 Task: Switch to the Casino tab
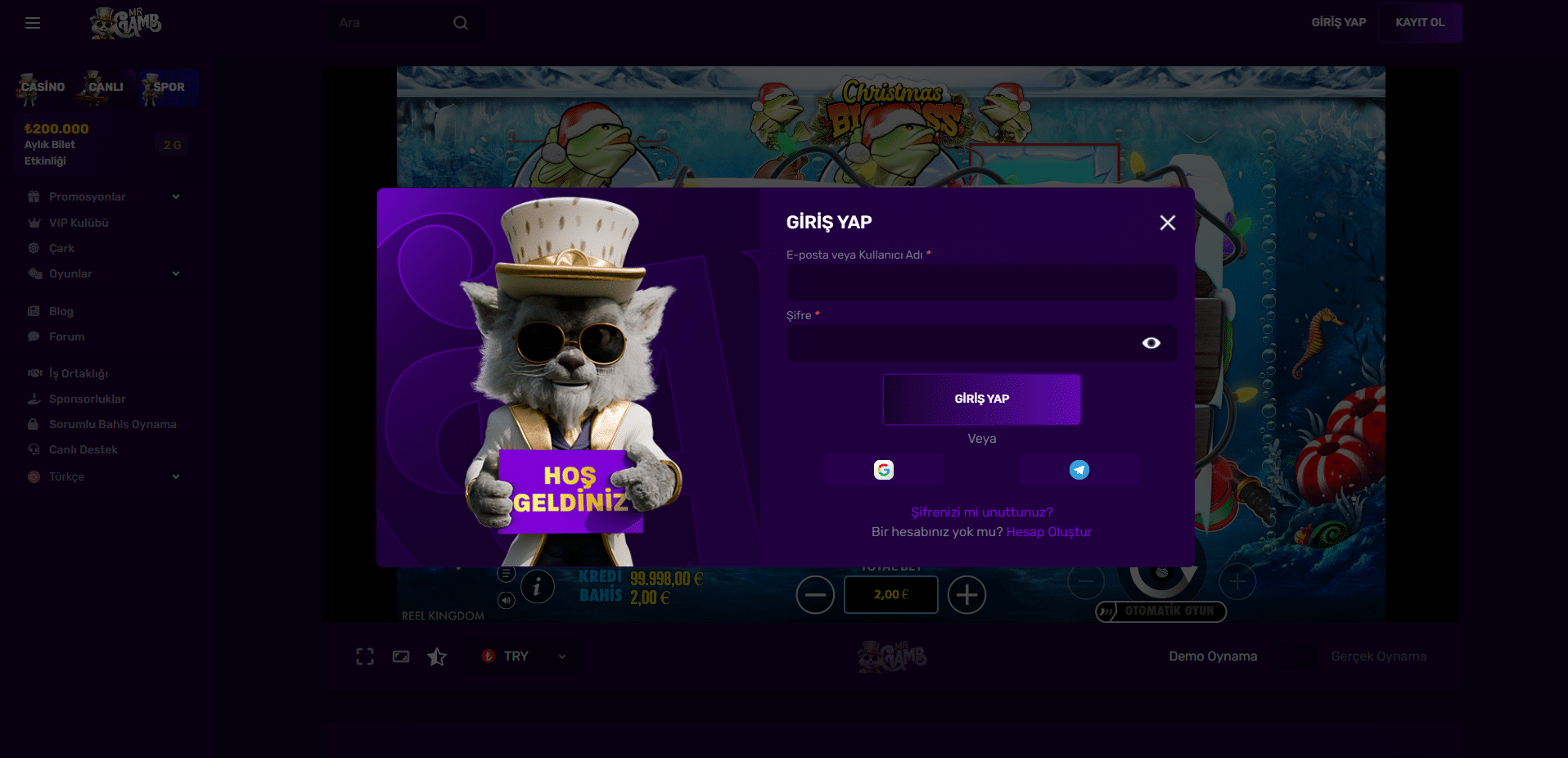(42, 88)
